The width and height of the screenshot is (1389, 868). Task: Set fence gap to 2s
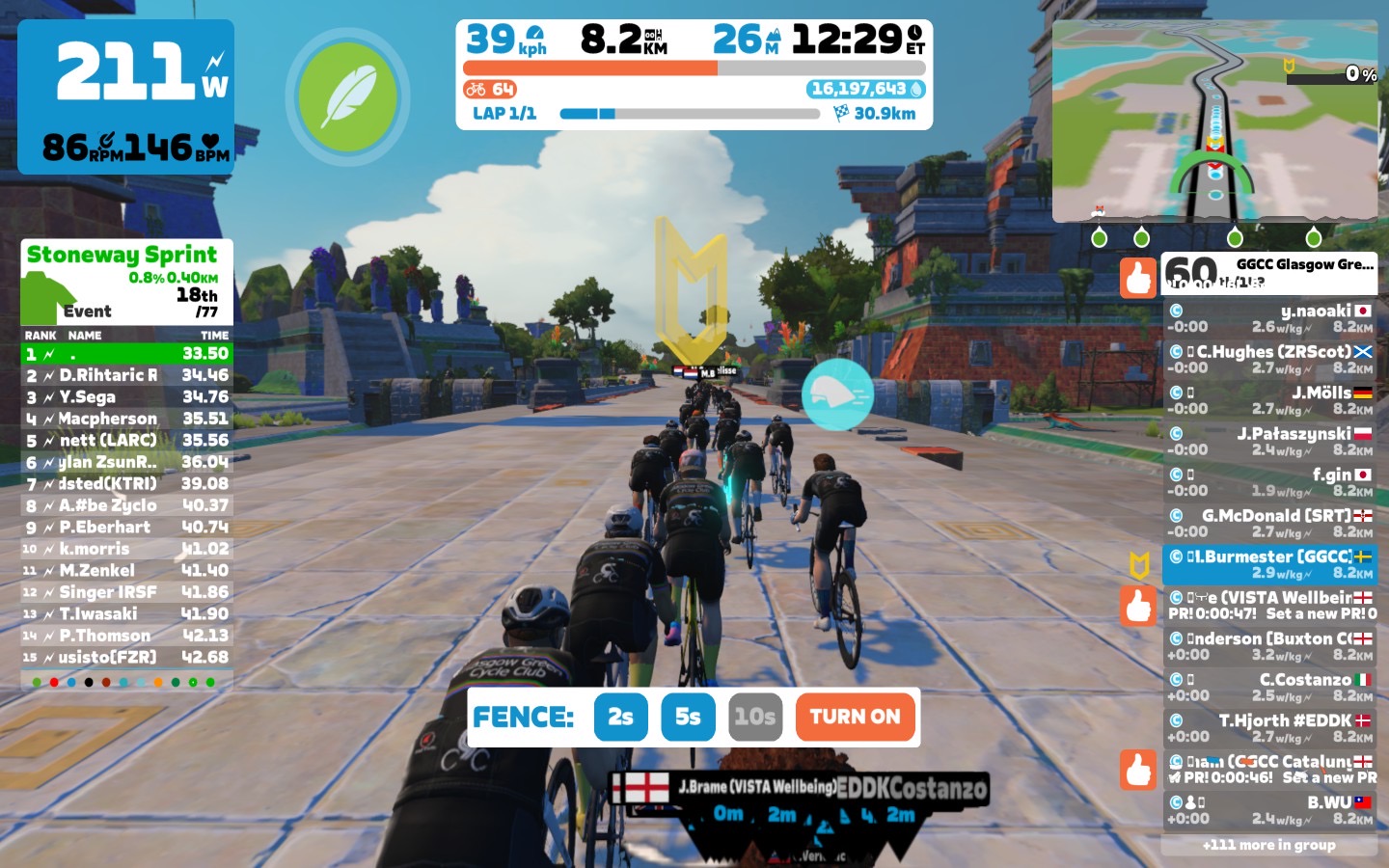click(620, 717)
